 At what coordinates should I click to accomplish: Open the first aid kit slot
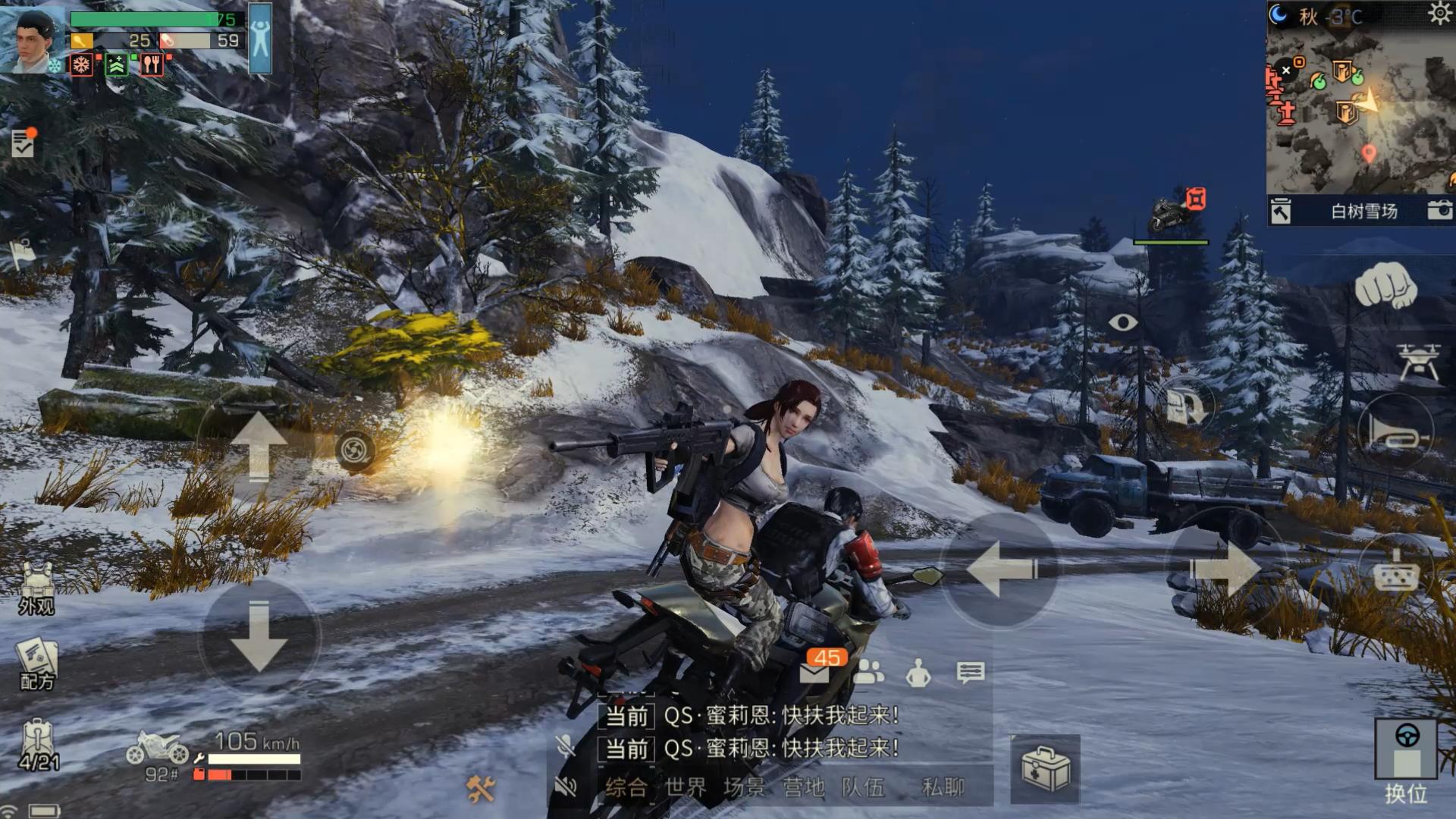(1045, 769)
